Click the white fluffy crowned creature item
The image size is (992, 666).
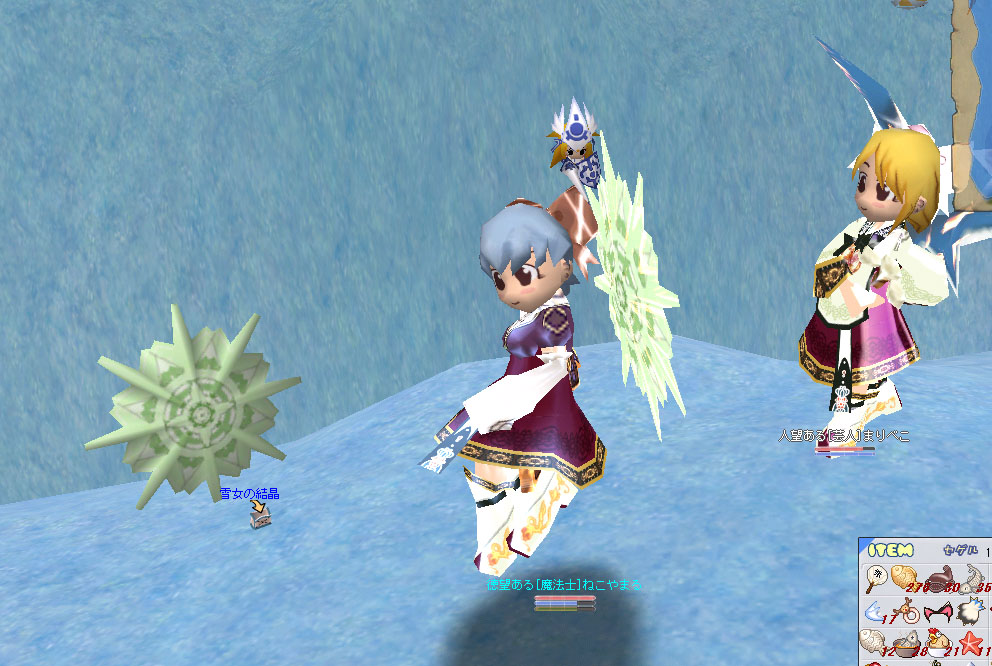point(970,611)
